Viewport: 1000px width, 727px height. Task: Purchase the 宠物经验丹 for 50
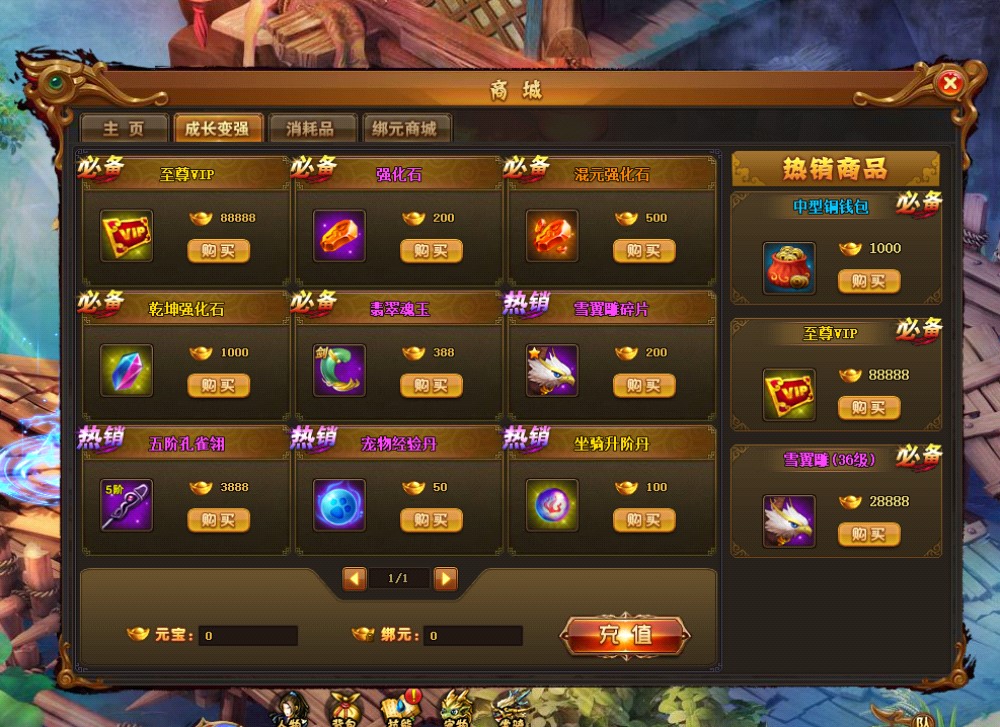[x=431, y=520]
